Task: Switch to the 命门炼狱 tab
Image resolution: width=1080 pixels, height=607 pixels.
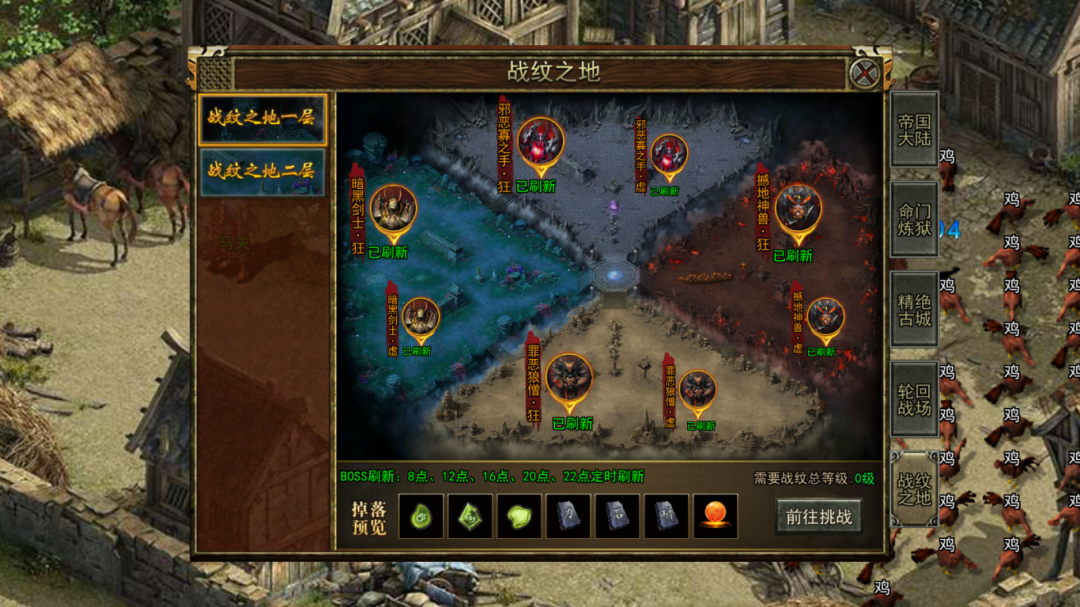Action: pos(914,219)
